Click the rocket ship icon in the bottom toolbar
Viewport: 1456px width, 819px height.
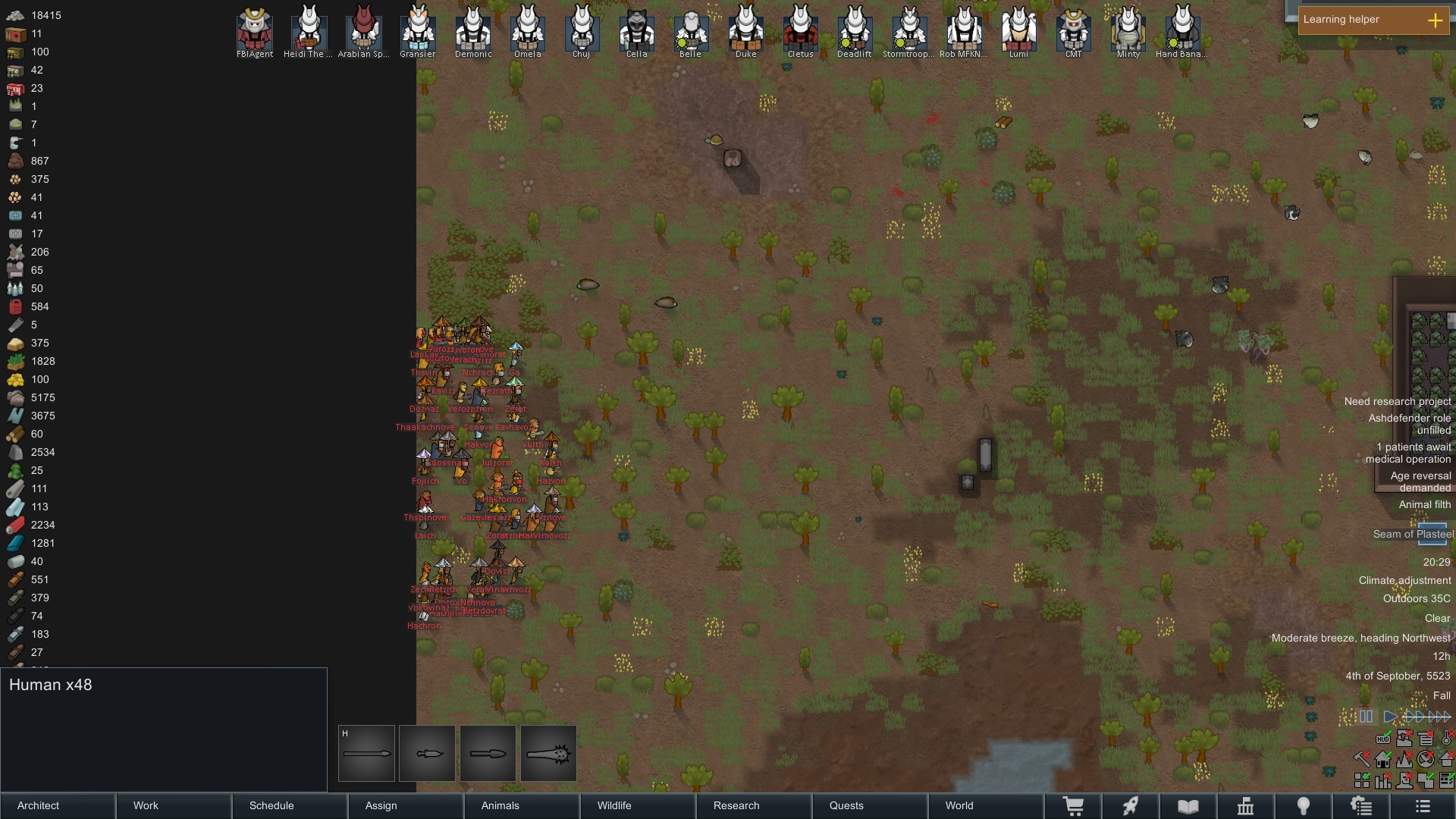pyautogui.click(x=1130, y=806)
